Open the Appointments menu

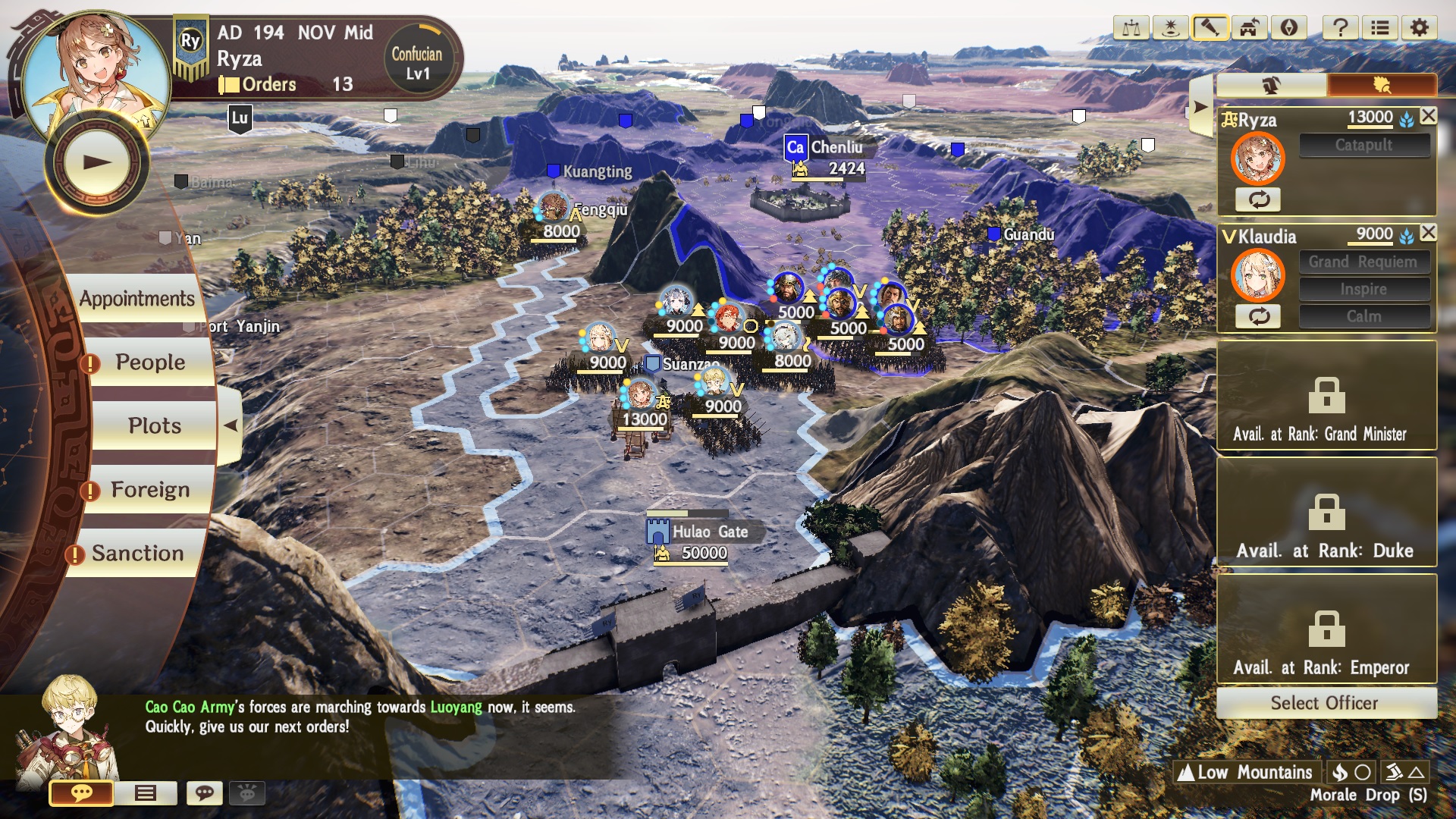pyautogui.click(x=137, y=299)
